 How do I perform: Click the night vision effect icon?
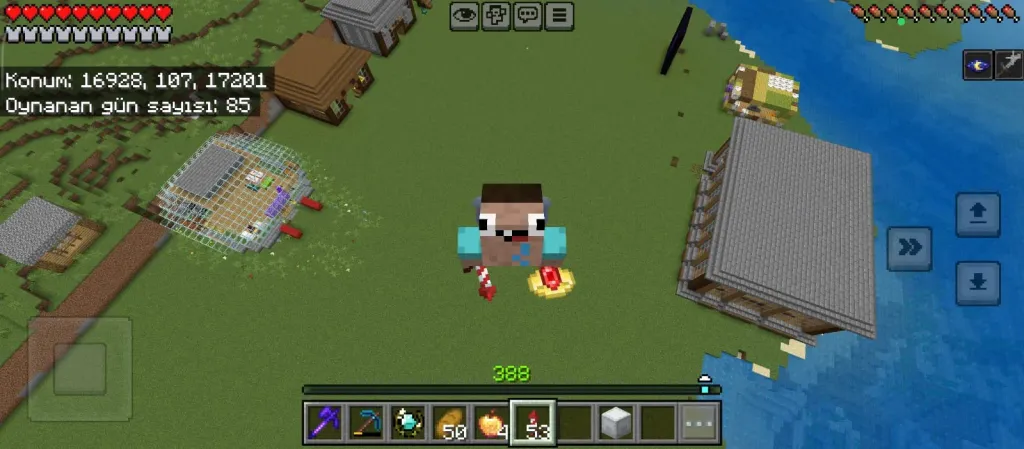[x=977, y=65]
